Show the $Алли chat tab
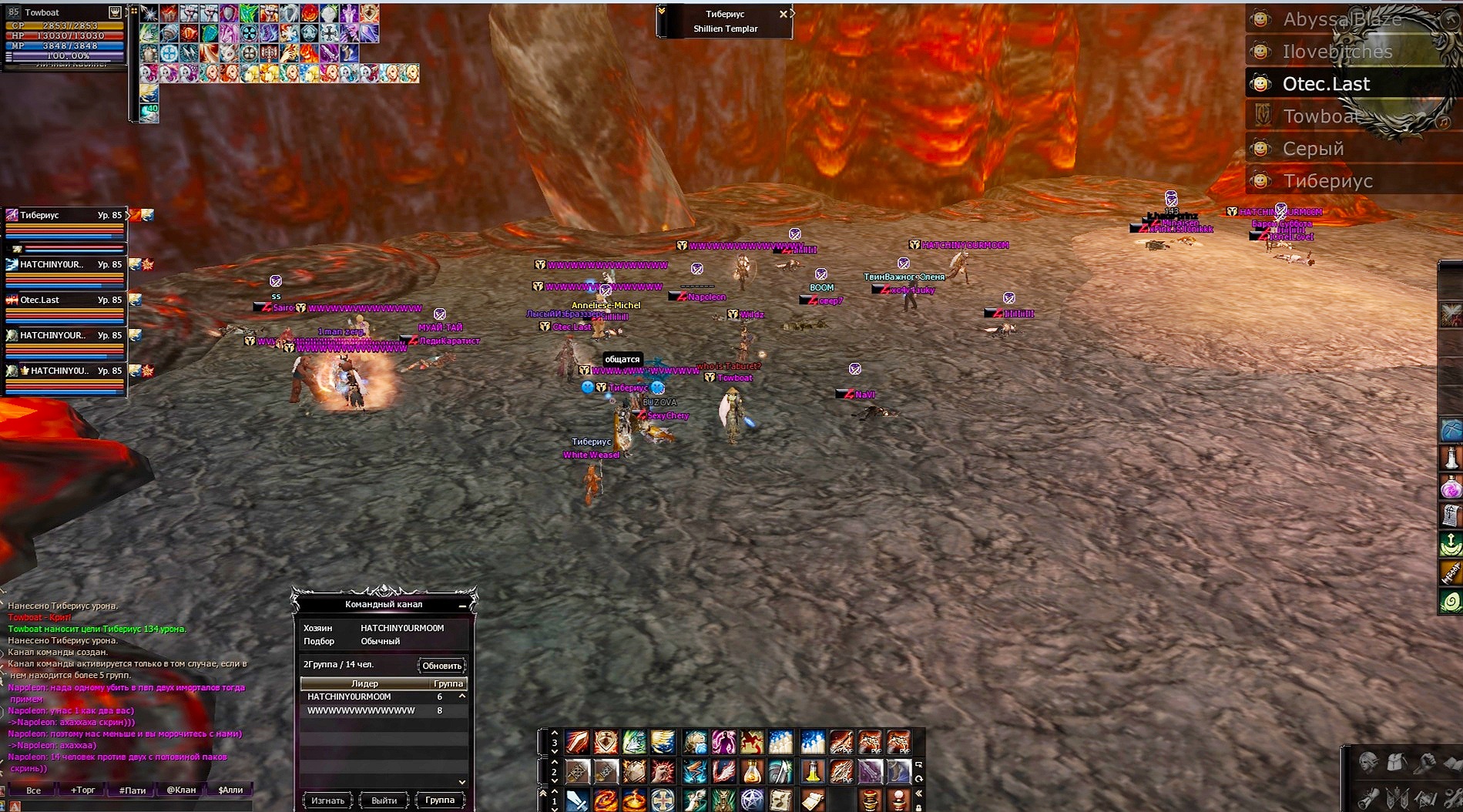1463x812 pixels. [x=230, y=790]
